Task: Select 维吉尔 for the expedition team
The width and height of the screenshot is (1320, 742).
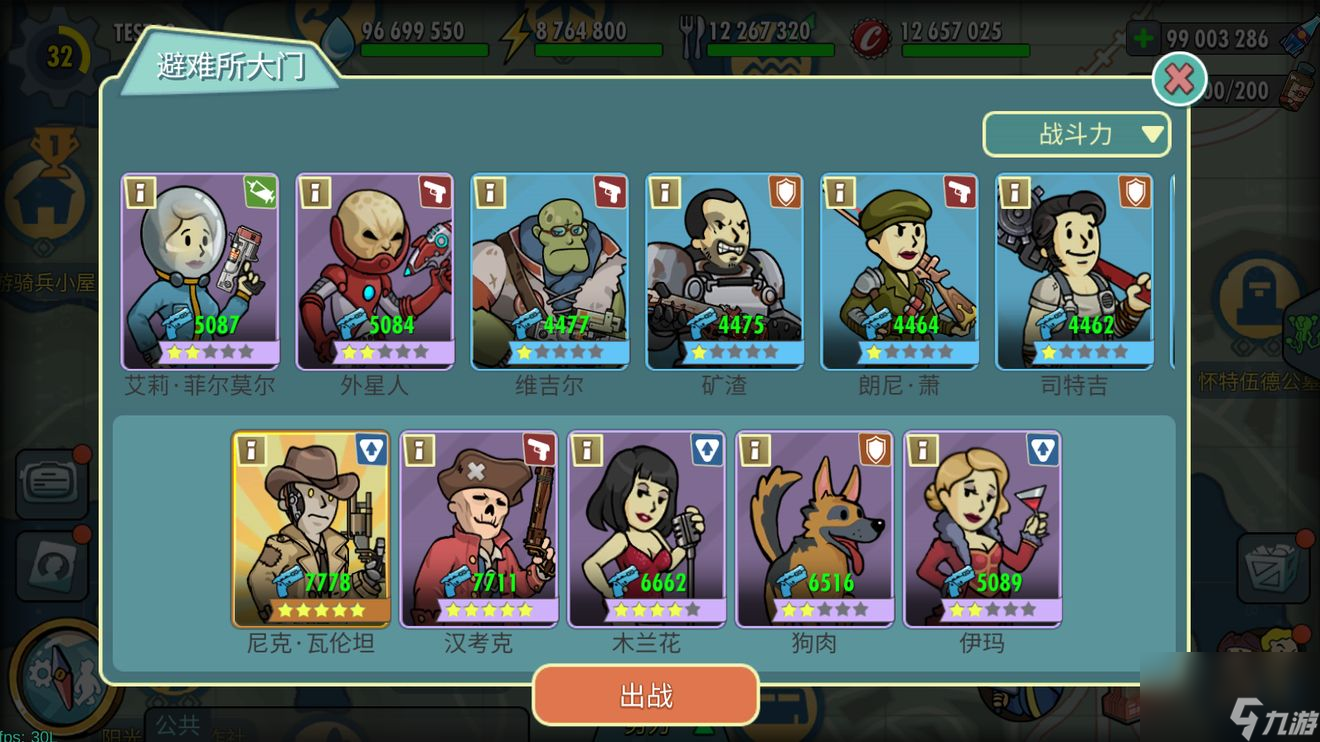Action: 549,270
